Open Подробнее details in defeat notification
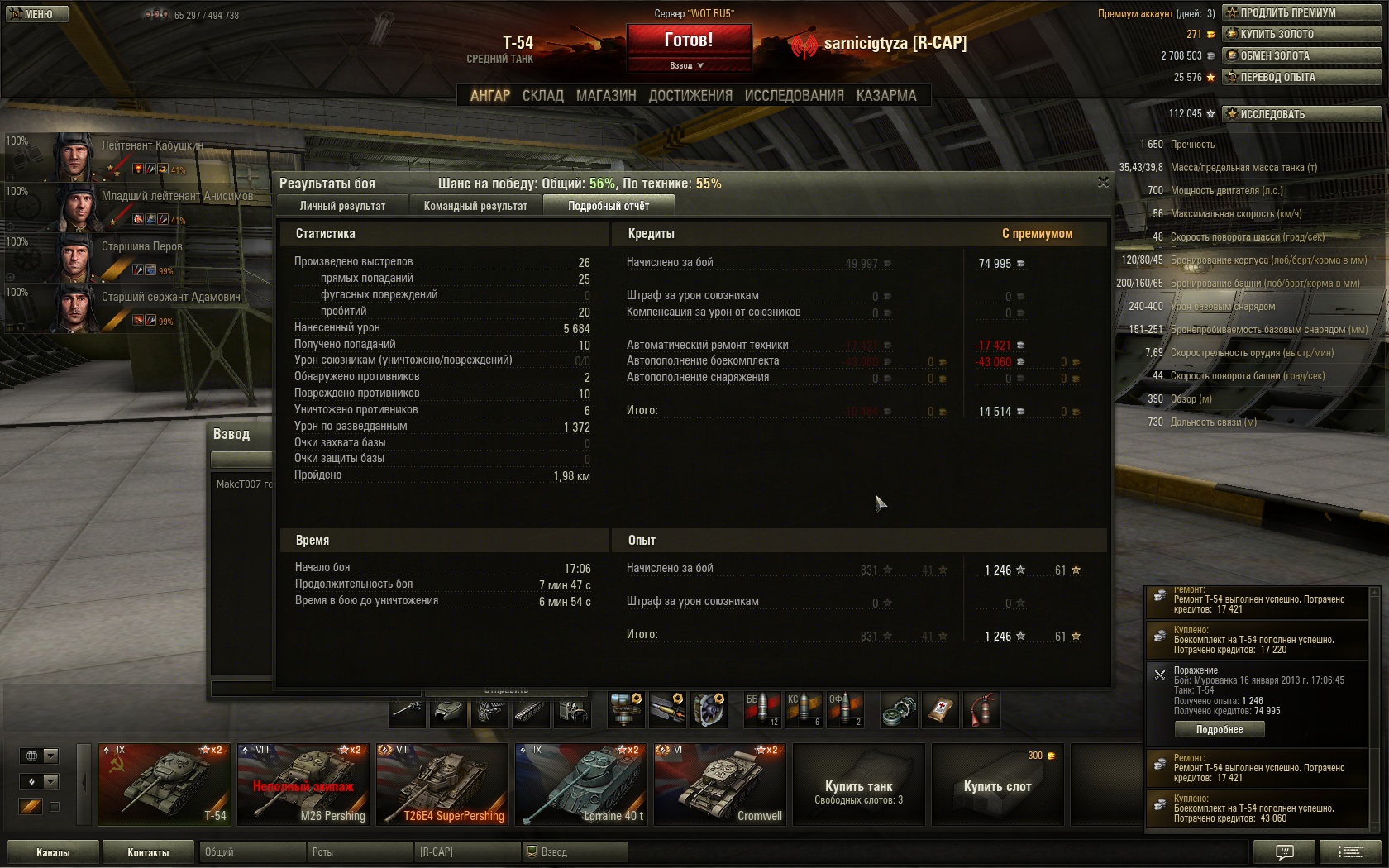The image size is (1389, 868). [x=1220, y=729]
